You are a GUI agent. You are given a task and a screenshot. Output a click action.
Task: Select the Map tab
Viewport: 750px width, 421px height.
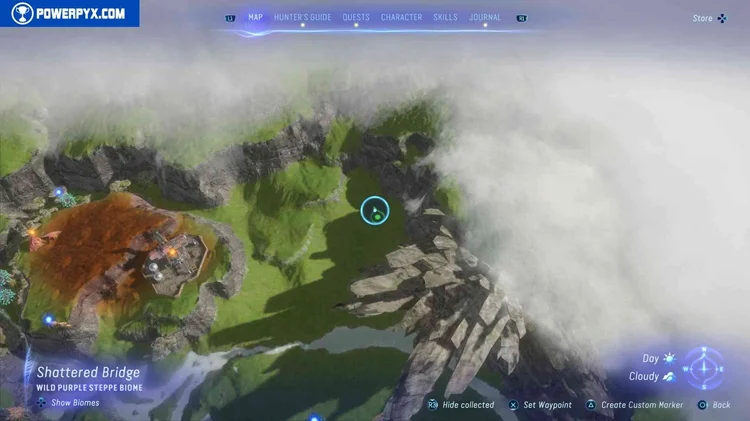click(x=255, y=17)
